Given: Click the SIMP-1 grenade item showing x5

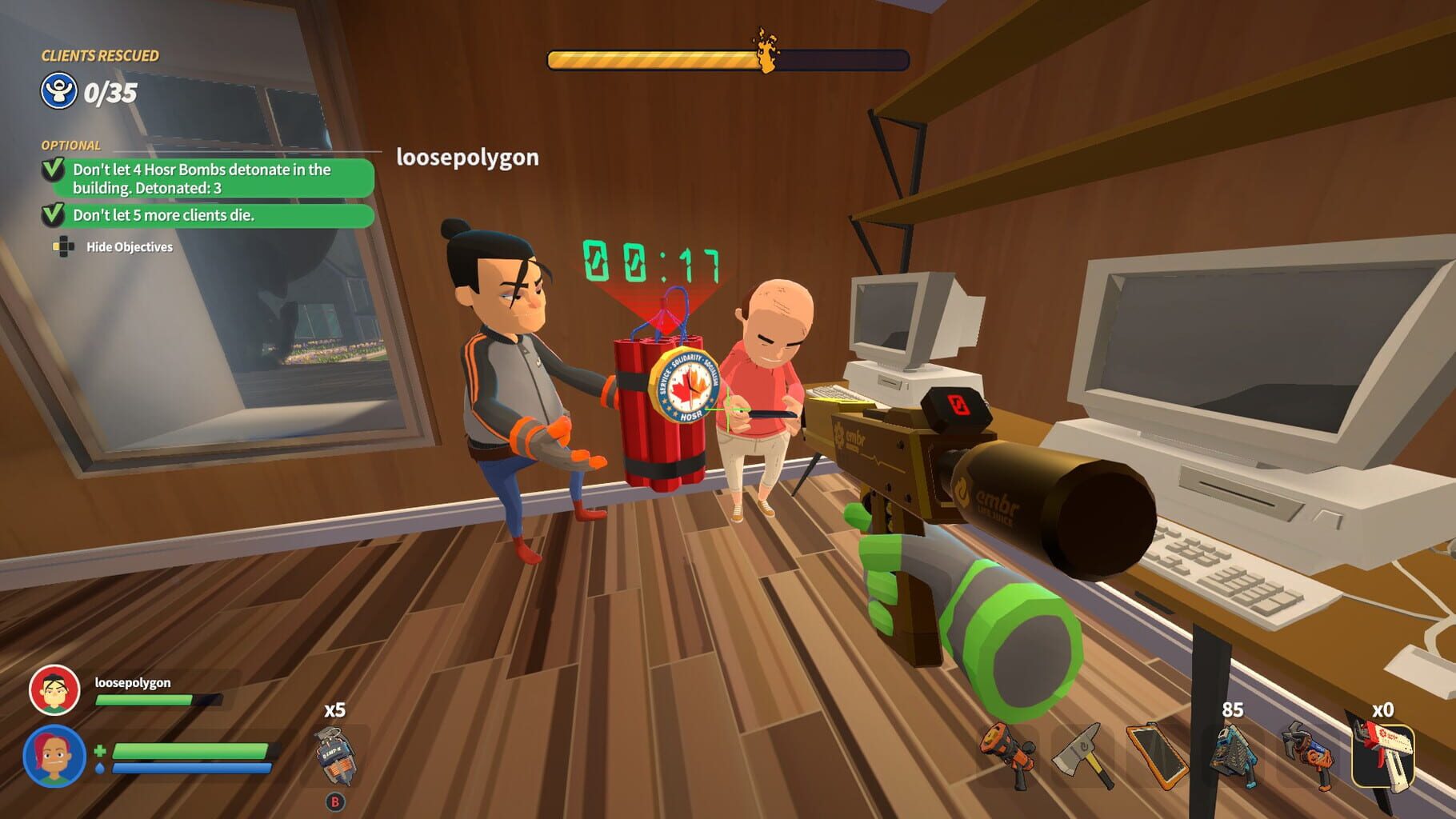Looking at the screenshot, I should (x=336, y=755).
